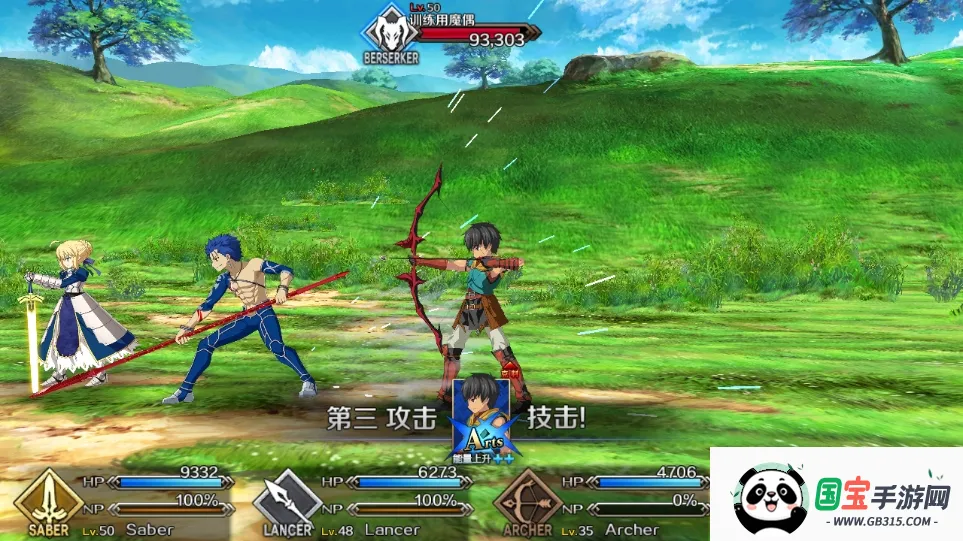This screenshot has width=963, height=541.
Task: Select the Lancer class icon
Action: (x=288, y=498)
